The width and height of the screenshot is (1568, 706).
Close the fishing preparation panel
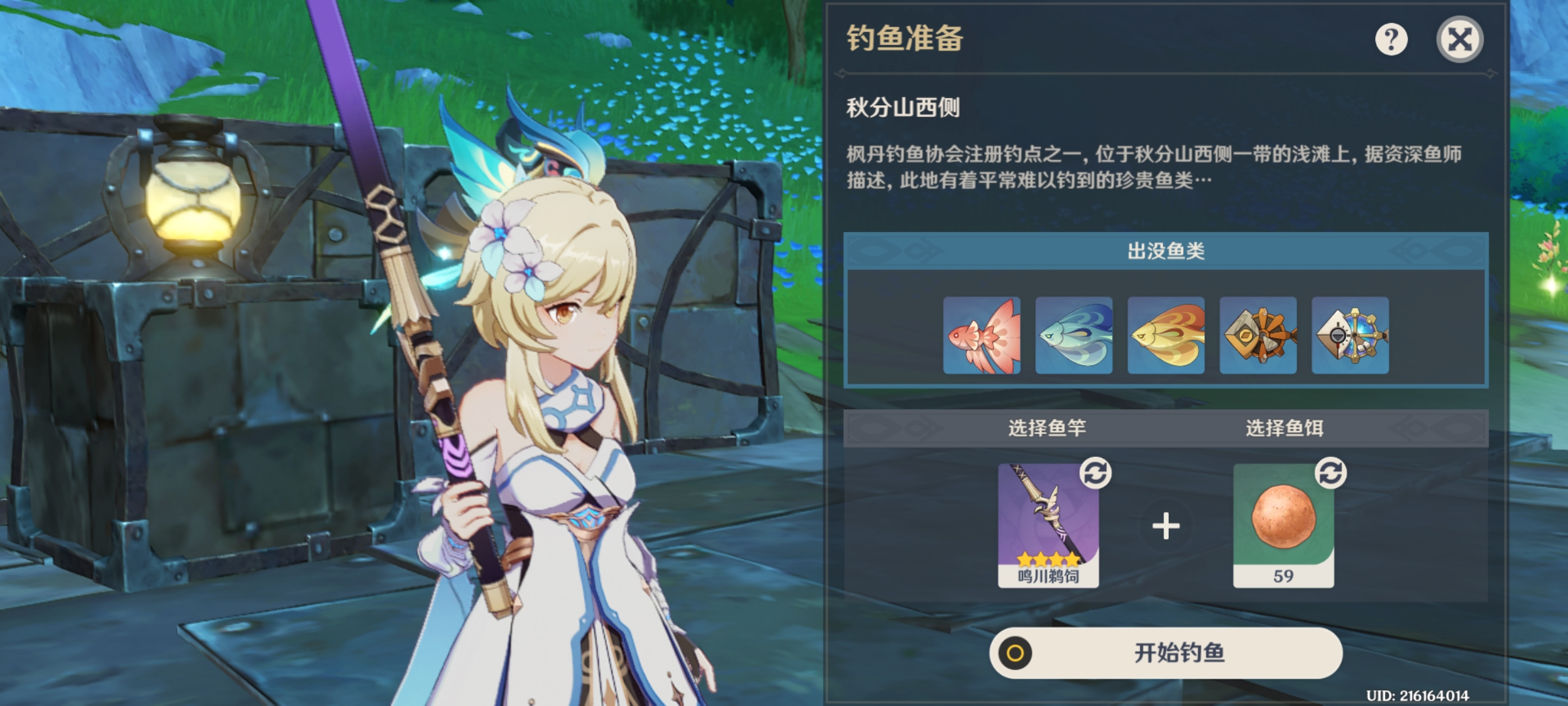(x=1460, y=40)
